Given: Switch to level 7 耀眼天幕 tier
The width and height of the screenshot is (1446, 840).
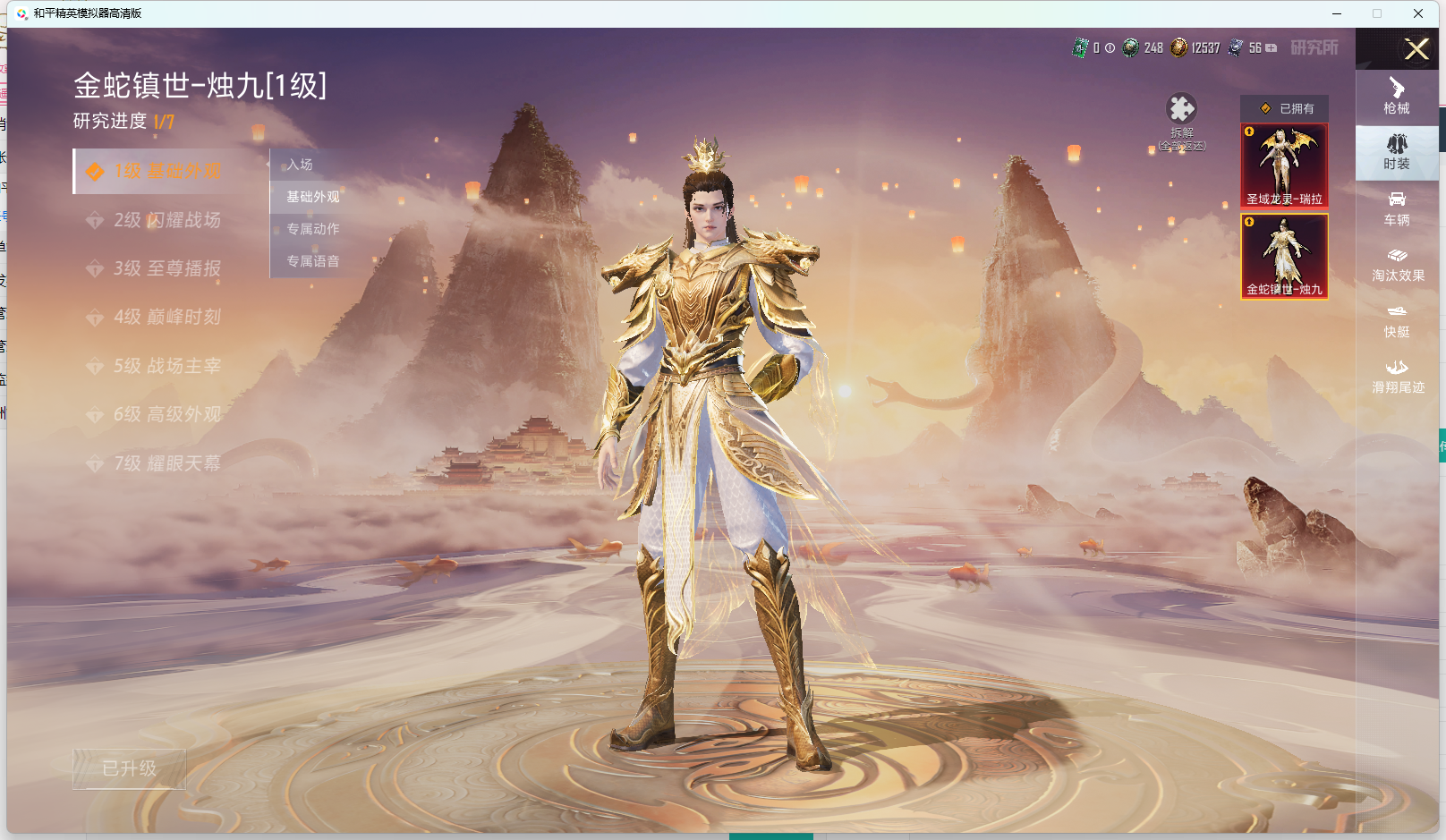Looking at the screenshot, I should pos(166,463).
